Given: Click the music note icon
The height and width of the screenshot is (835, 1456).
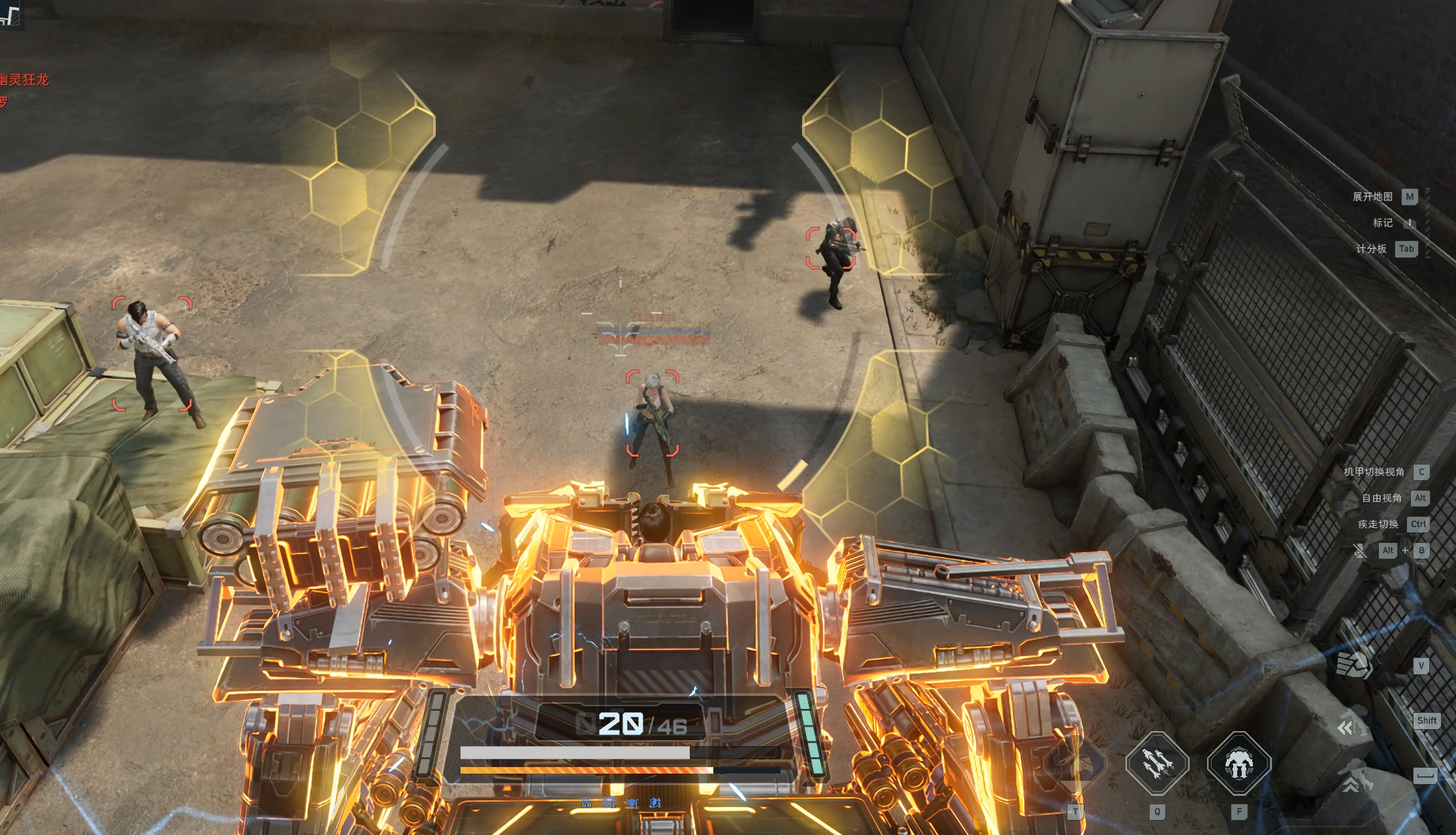Looking at the screenshot, I should click(10, 14).
